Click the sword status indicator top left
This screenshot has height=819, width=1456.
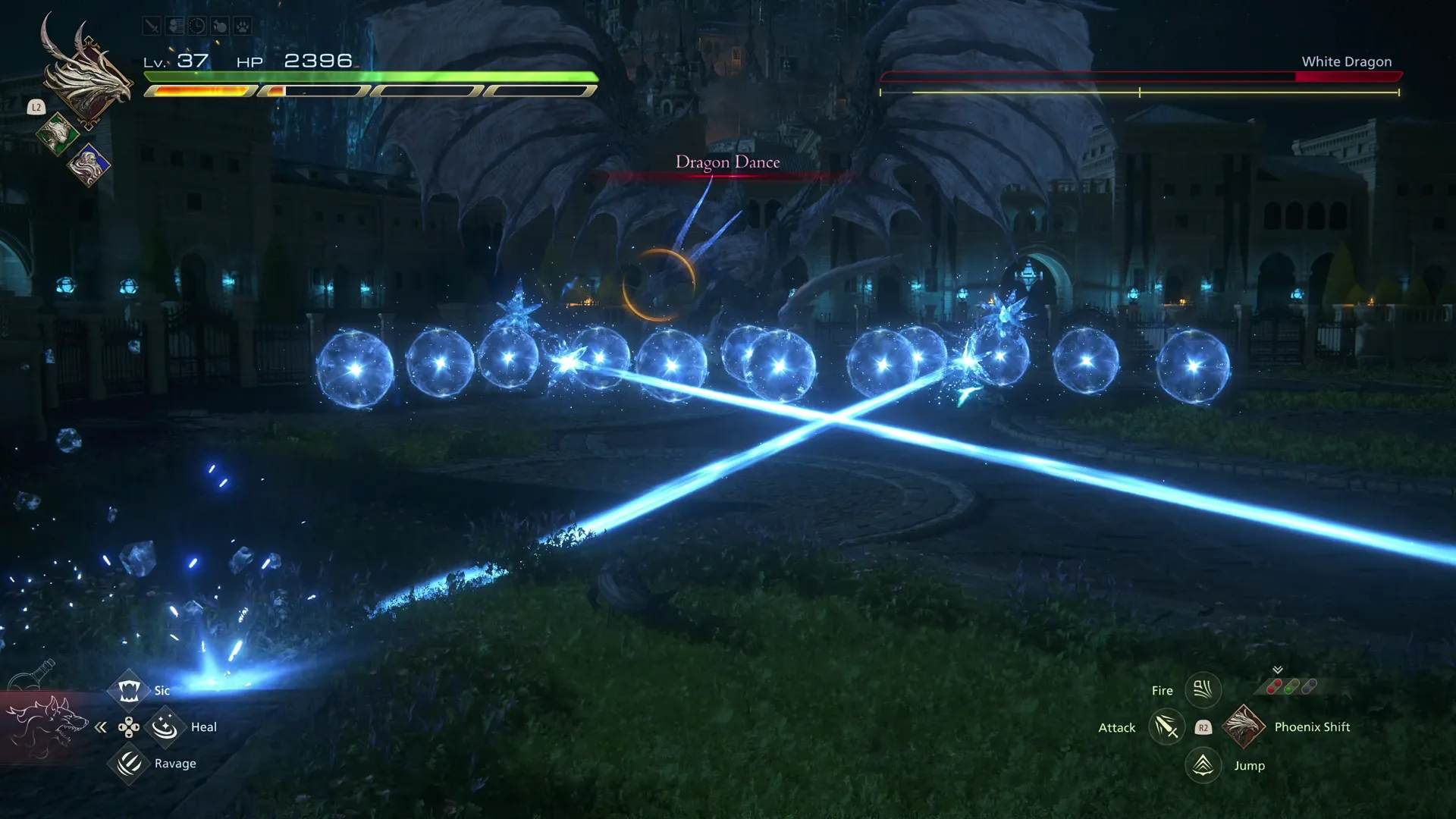tap(151, 25)
